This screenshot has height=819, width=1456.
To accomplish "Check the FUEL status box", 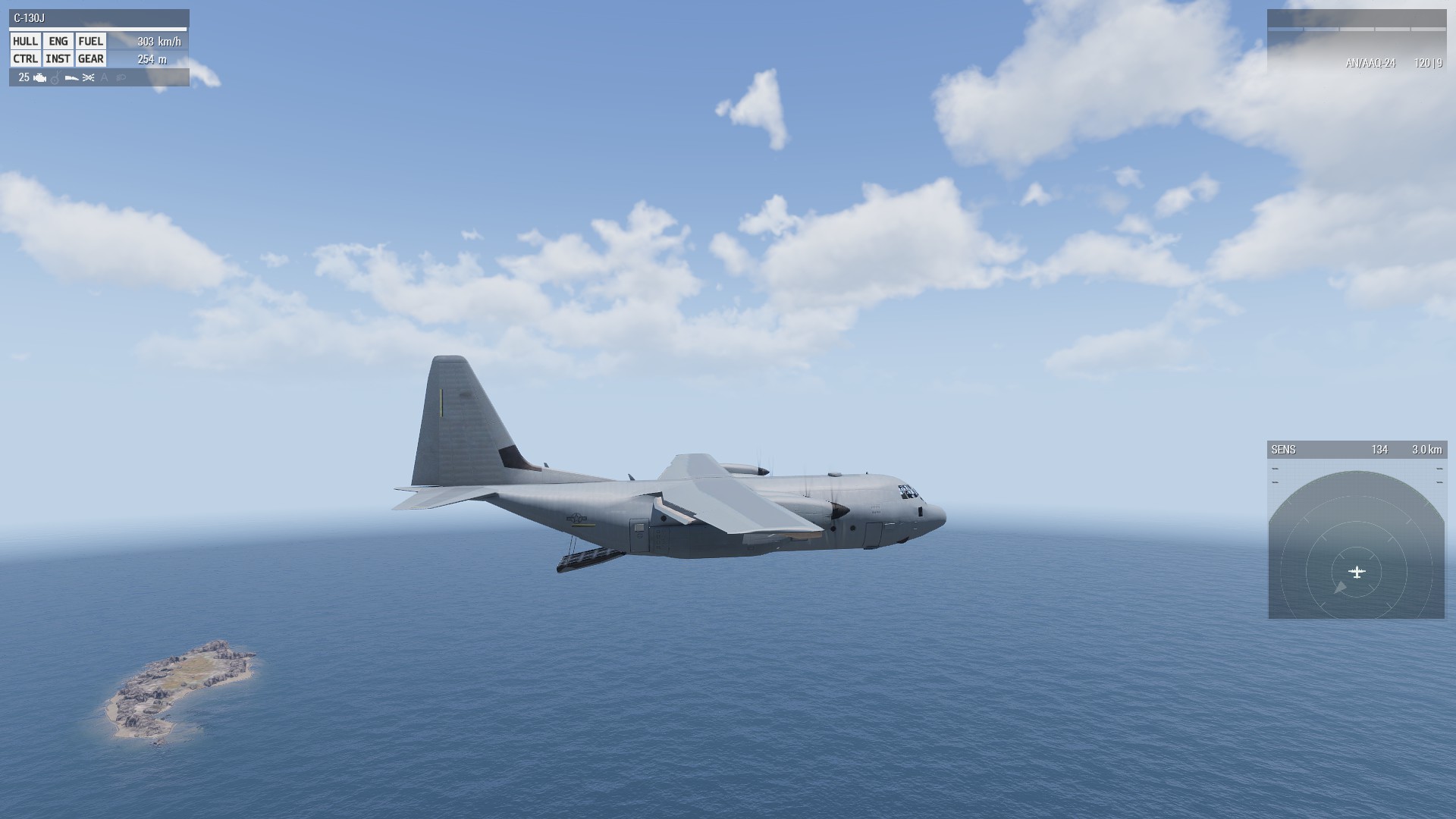I will coord(91,42).
